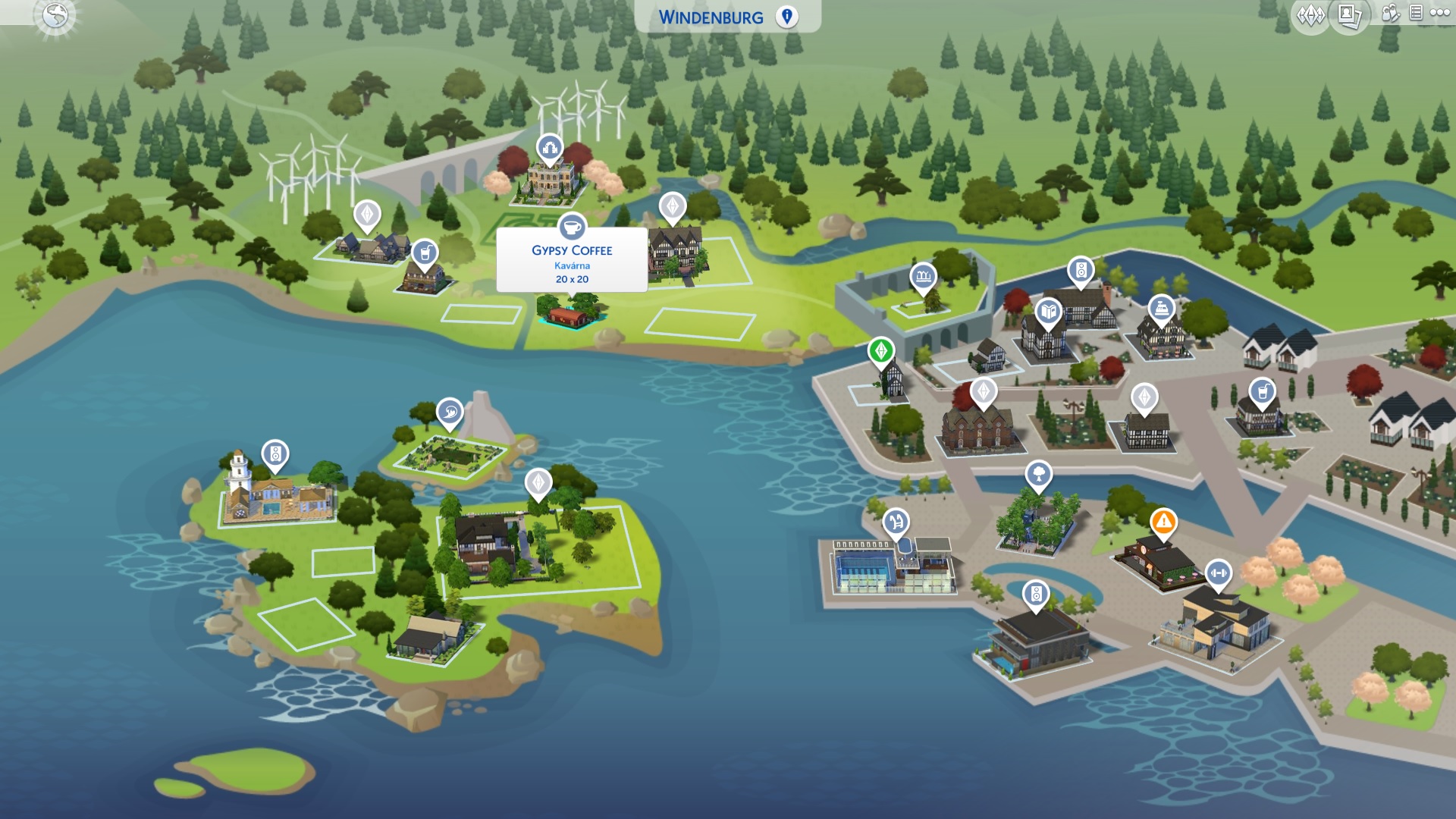This screenshot has width=1456, height=819.
Task: Open Manage Households with the people-and-pencil icon
Action: (x=1390, y=13)
